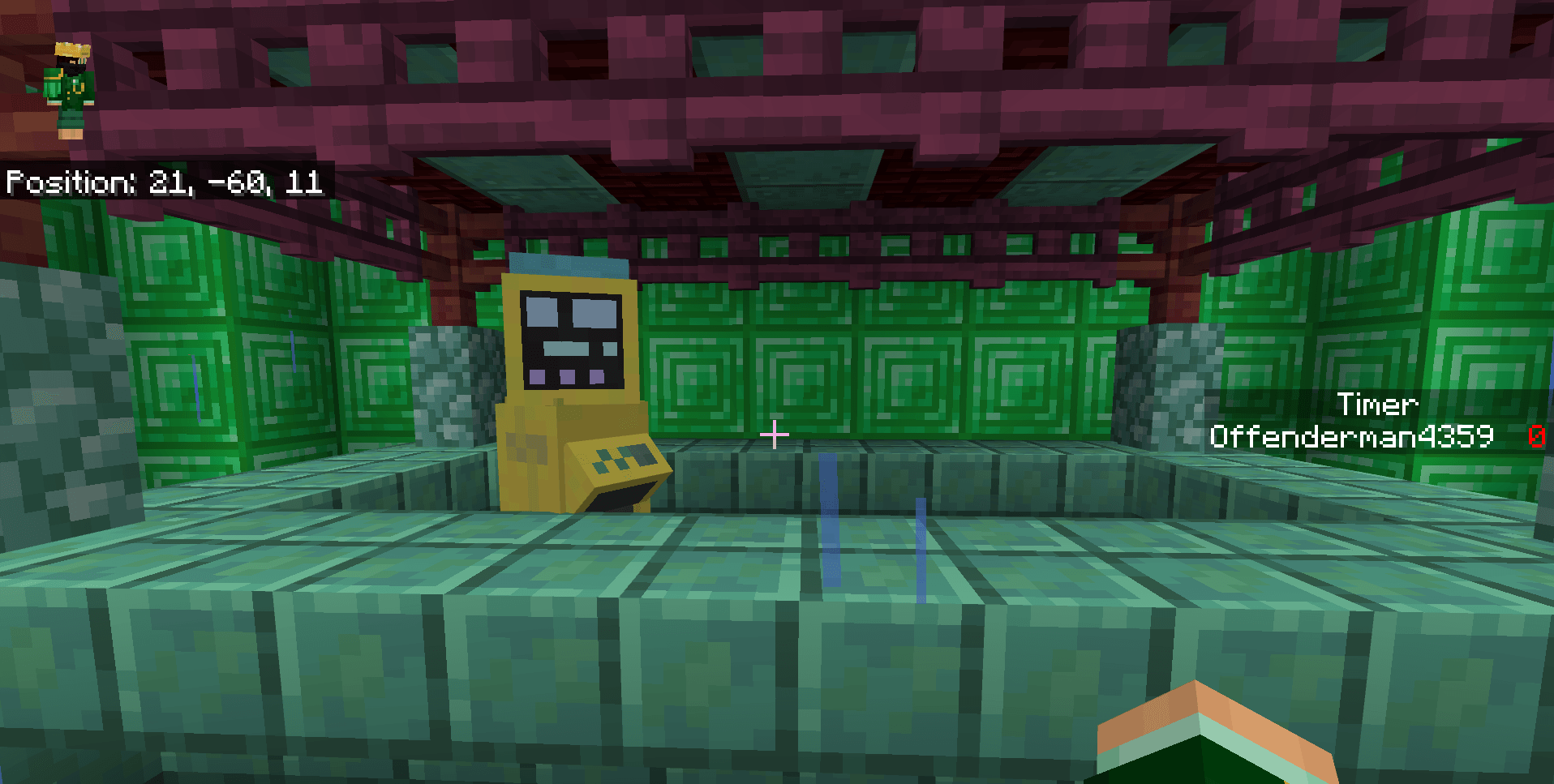1554x784 pixels.
Task: Select the left purple button on machine screen
Action: pos(539,375)
